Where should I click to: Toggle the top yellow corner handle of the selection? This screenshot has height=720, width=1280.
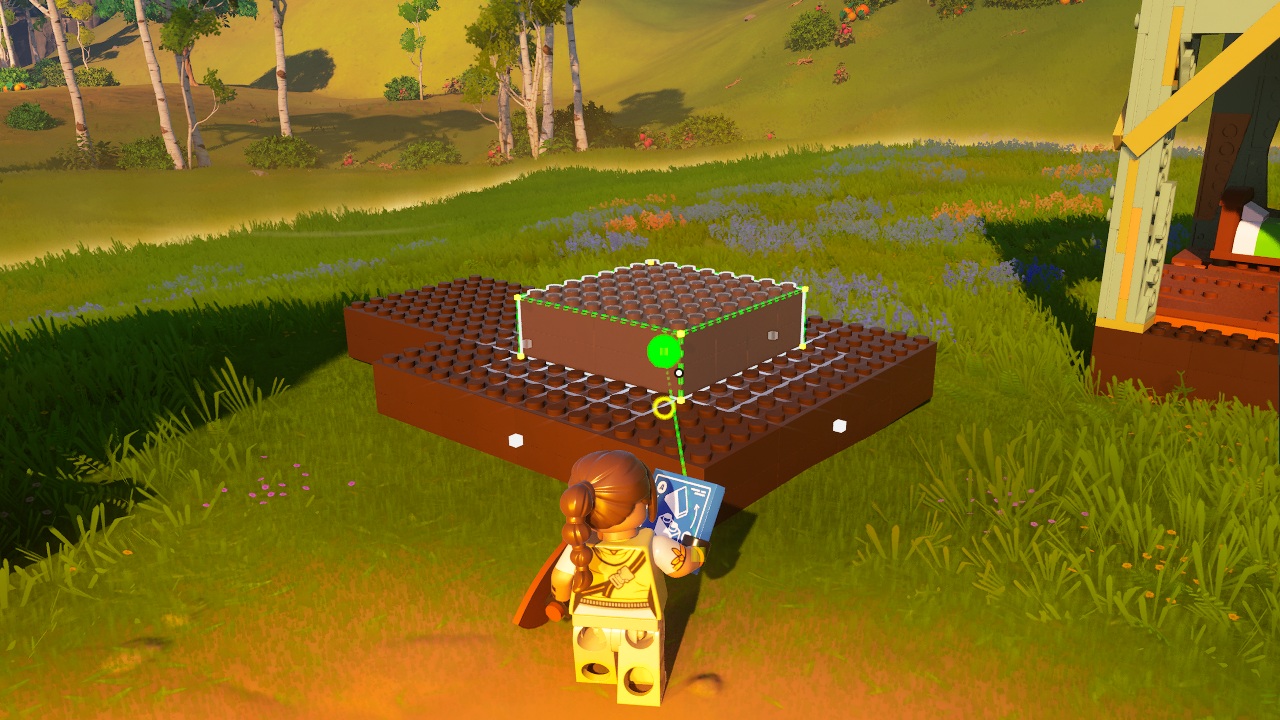[651, 261]
